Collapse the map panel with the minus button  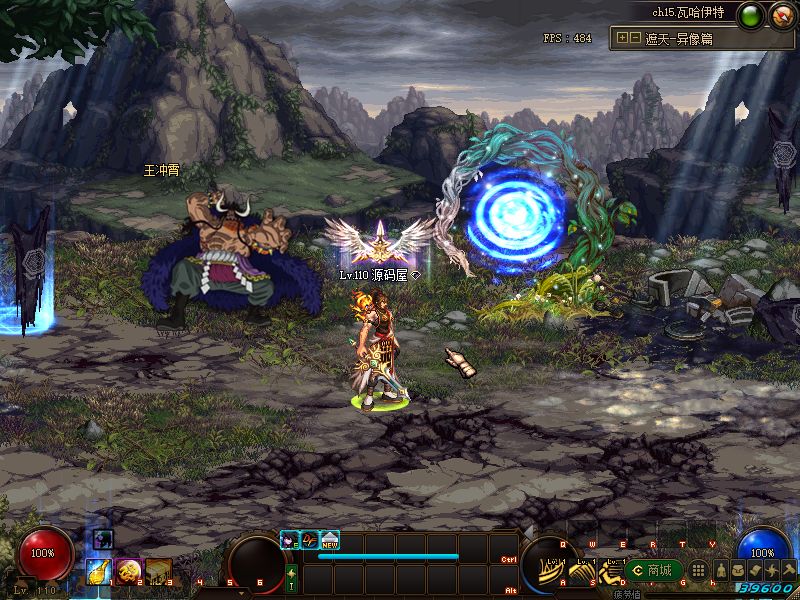636,38
